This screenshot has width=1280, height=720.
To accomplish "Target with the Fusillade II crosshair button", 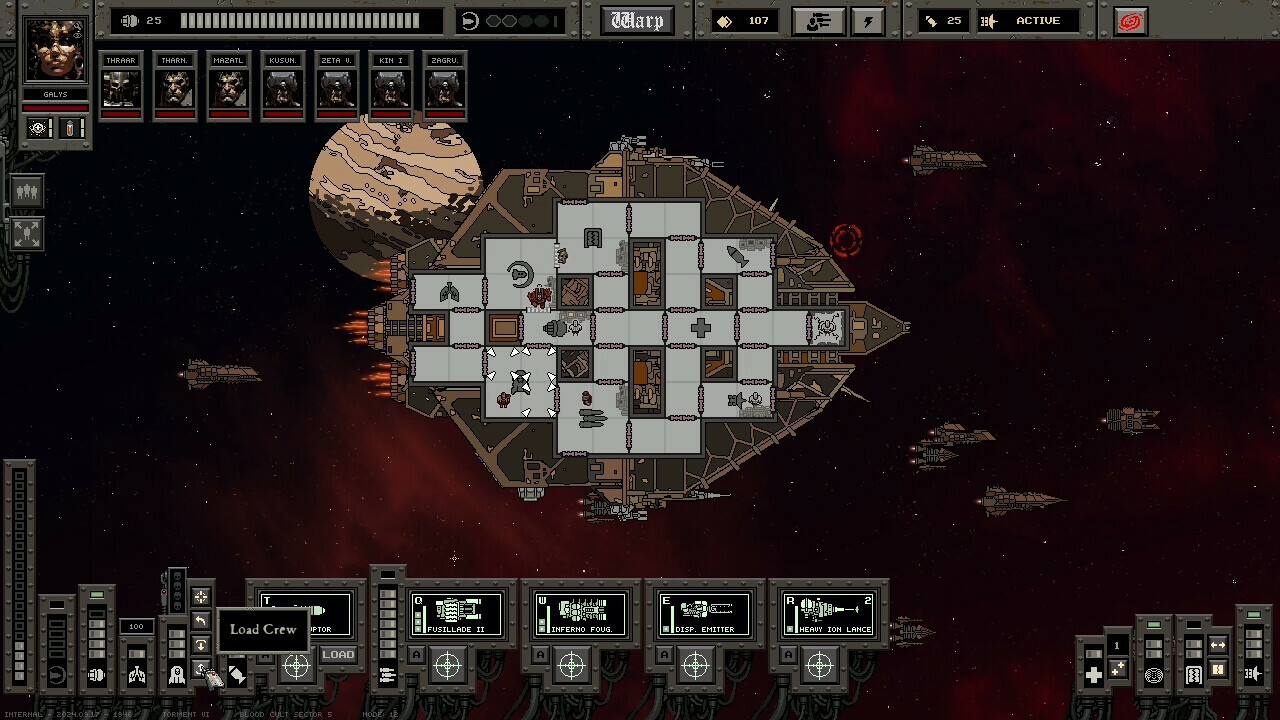I will coord(448,665).
